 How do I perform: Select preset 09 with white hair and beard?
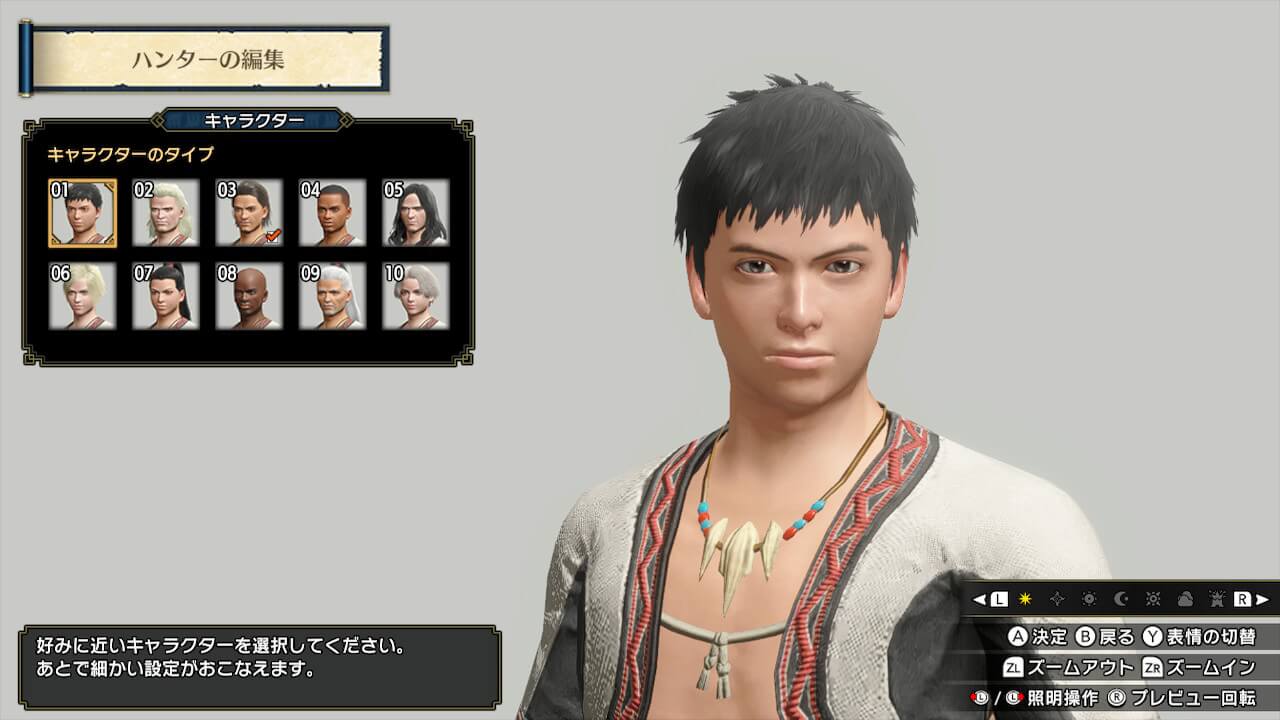[x=332, y=296]
